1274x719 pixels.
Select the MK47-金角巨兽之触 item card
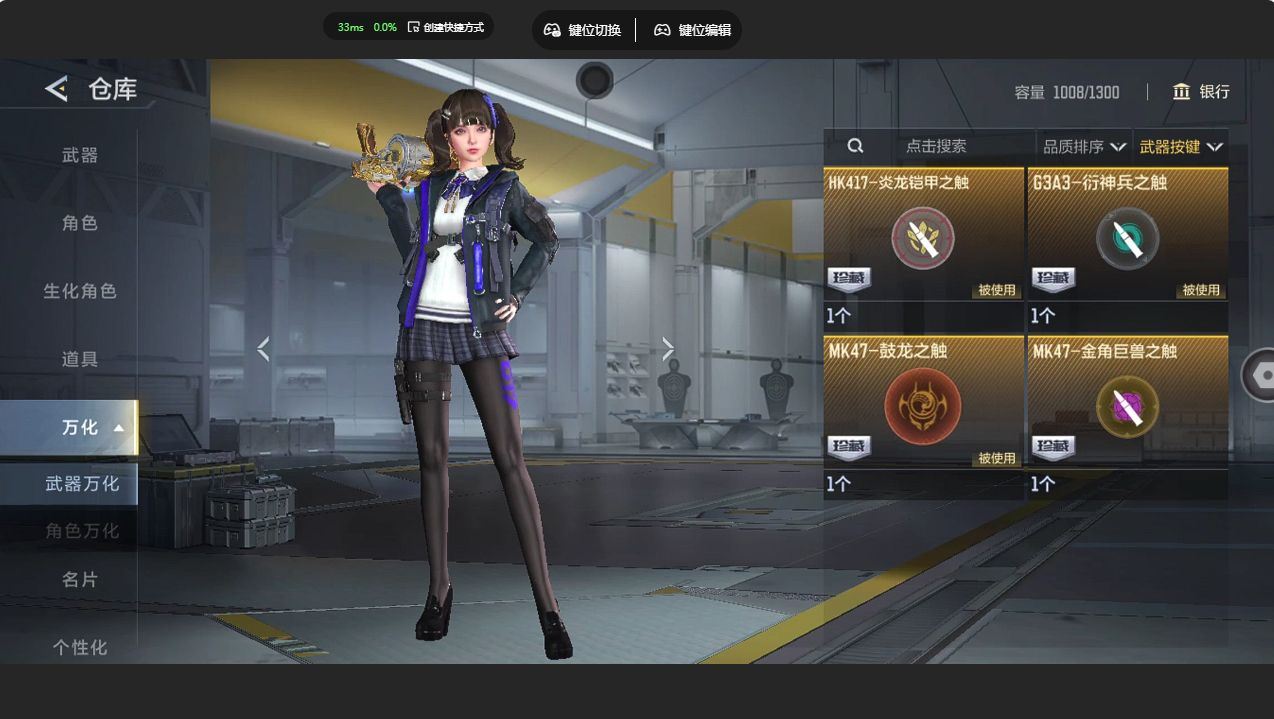coord(1127,408)
